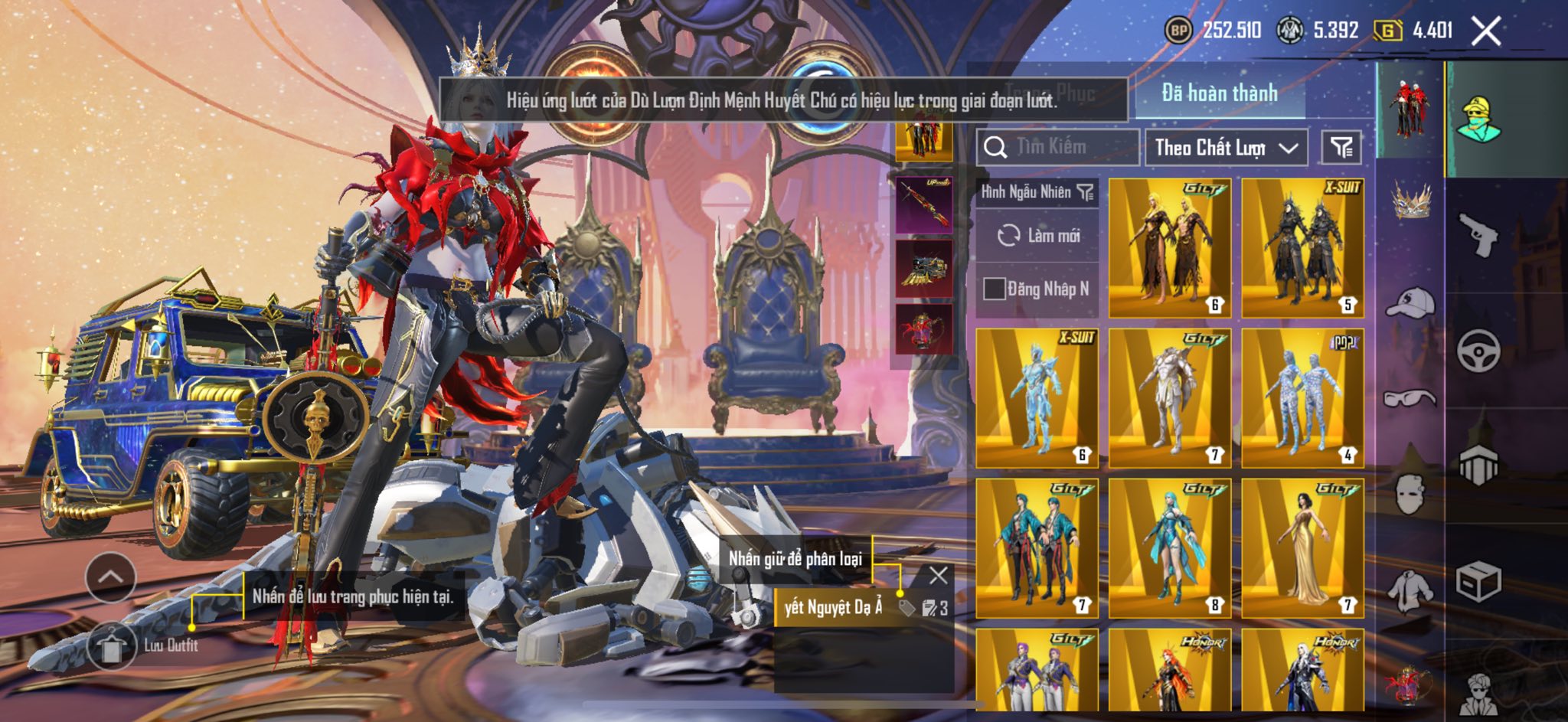This screenshot has height=722, width=1568.
Task: Open the search field Tìm Kiếm
Action: (1057, 147)
